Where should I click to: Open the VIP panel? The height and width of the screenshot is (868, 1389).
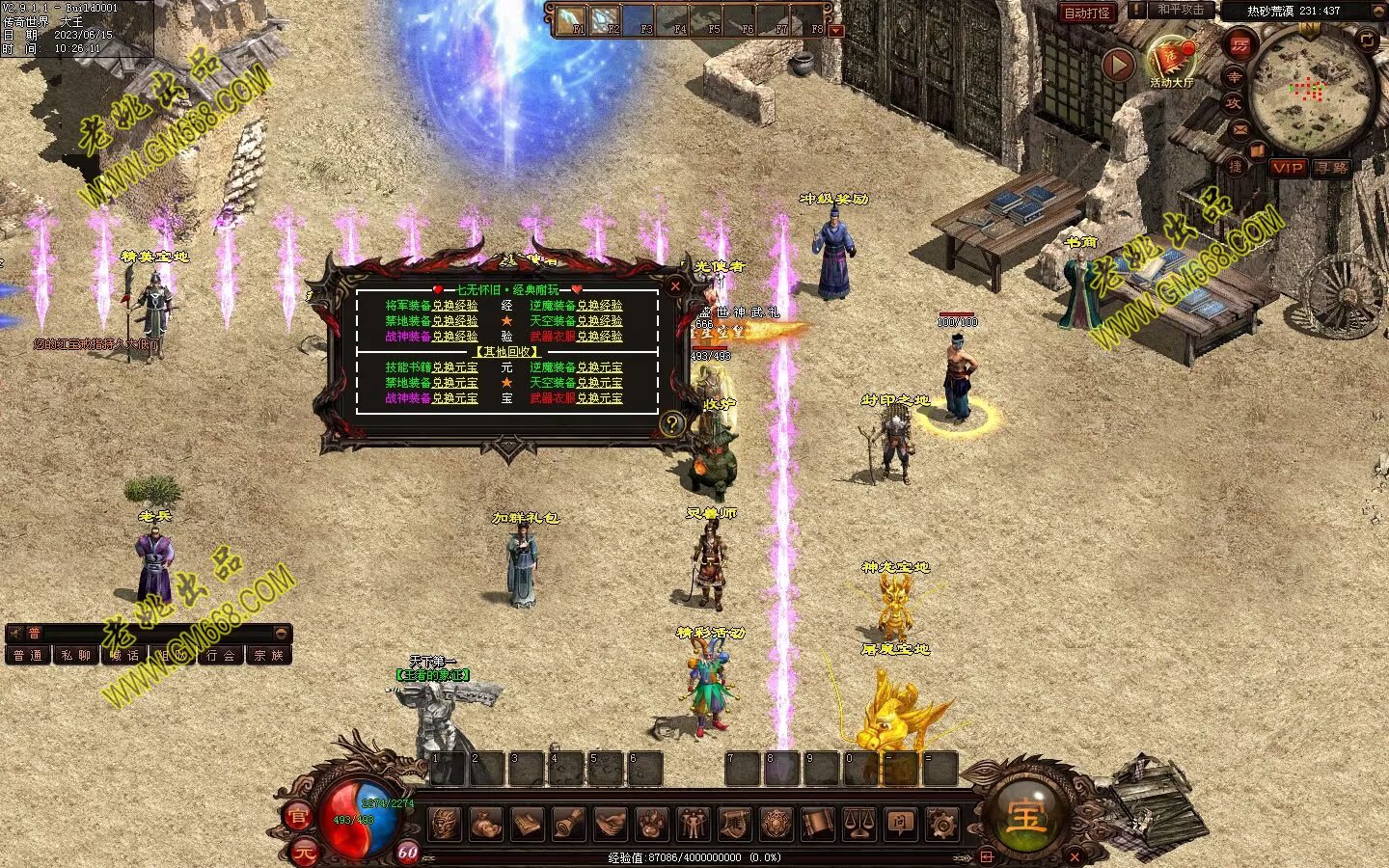[1288, 167]
